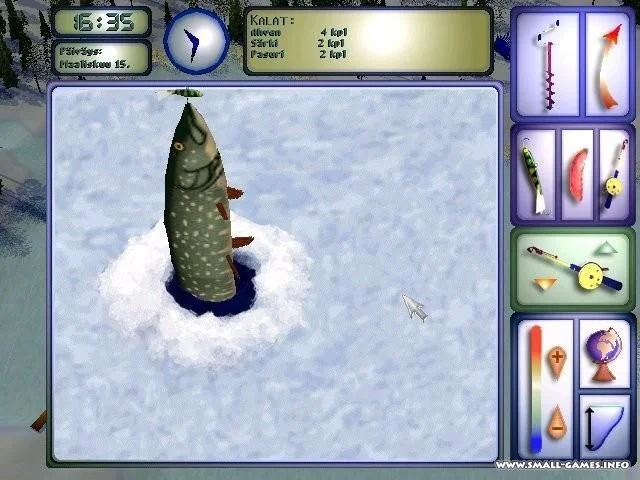
Task: Select the red maggot bait
Action: click(577, 175)
